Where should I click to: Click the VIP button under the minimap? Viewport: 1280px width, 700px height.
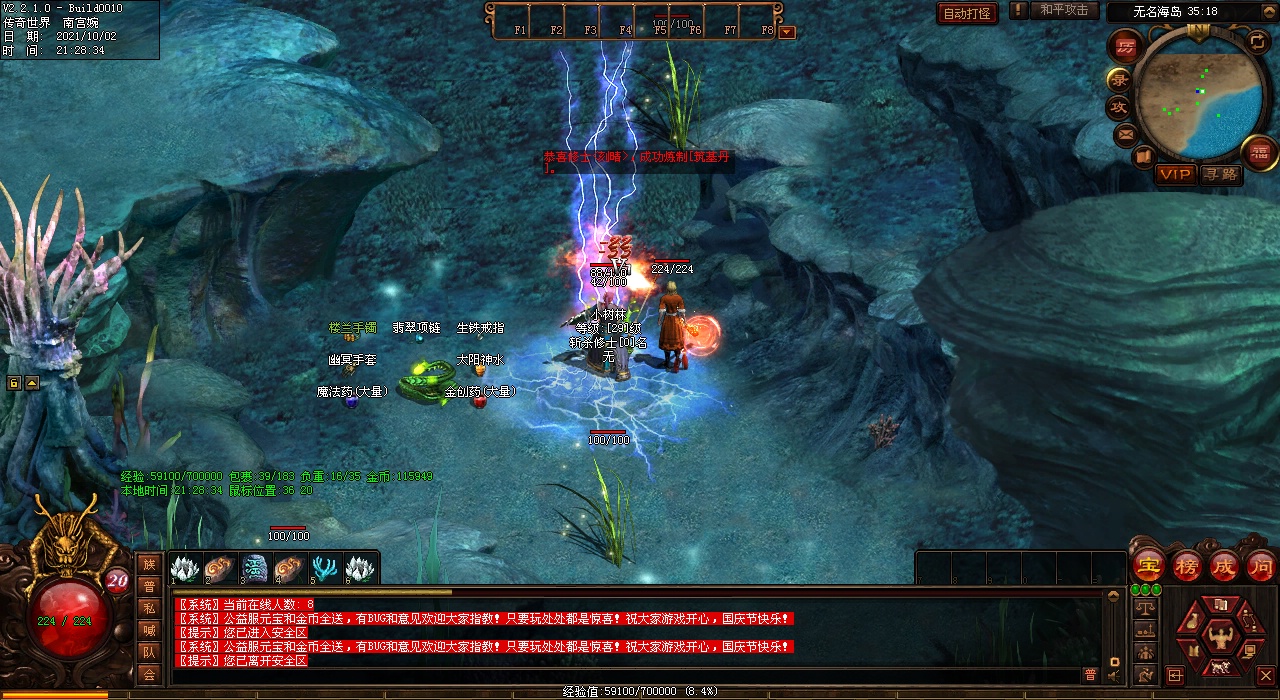[1176, 174]
